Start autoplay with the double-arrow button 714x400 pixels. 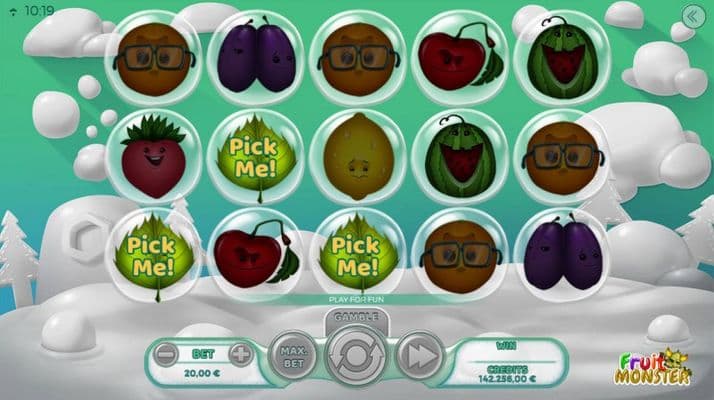pos(420,356)
